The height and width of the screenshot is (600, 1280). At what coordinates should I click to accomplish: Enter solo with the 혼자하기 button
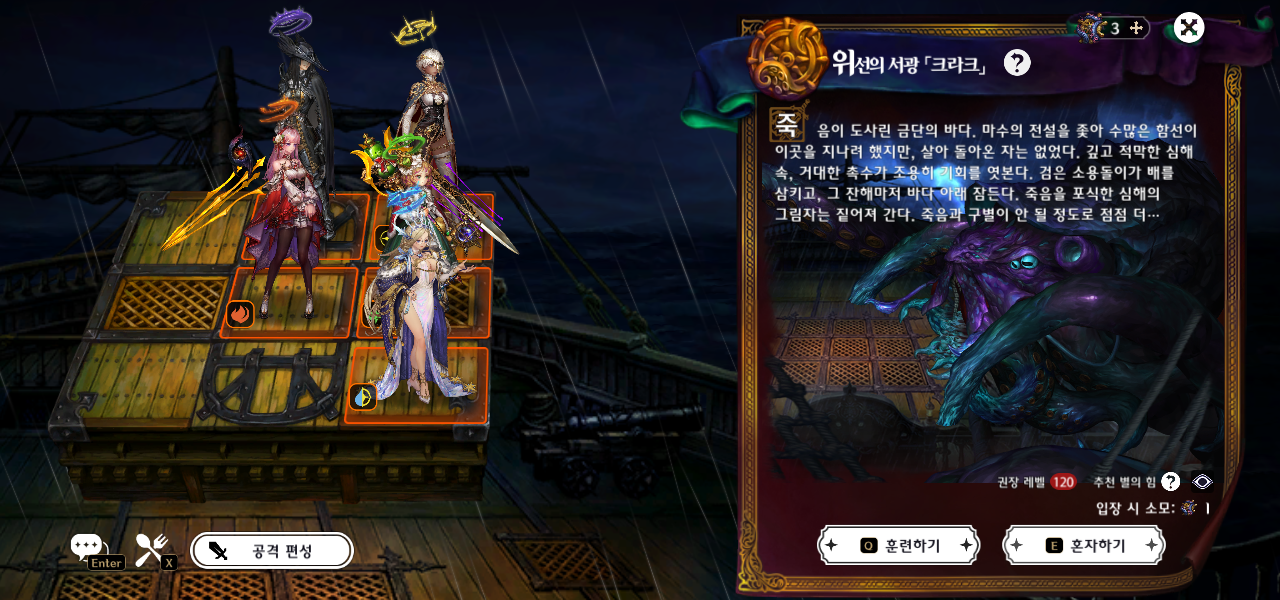click(x=1083, y=545)
